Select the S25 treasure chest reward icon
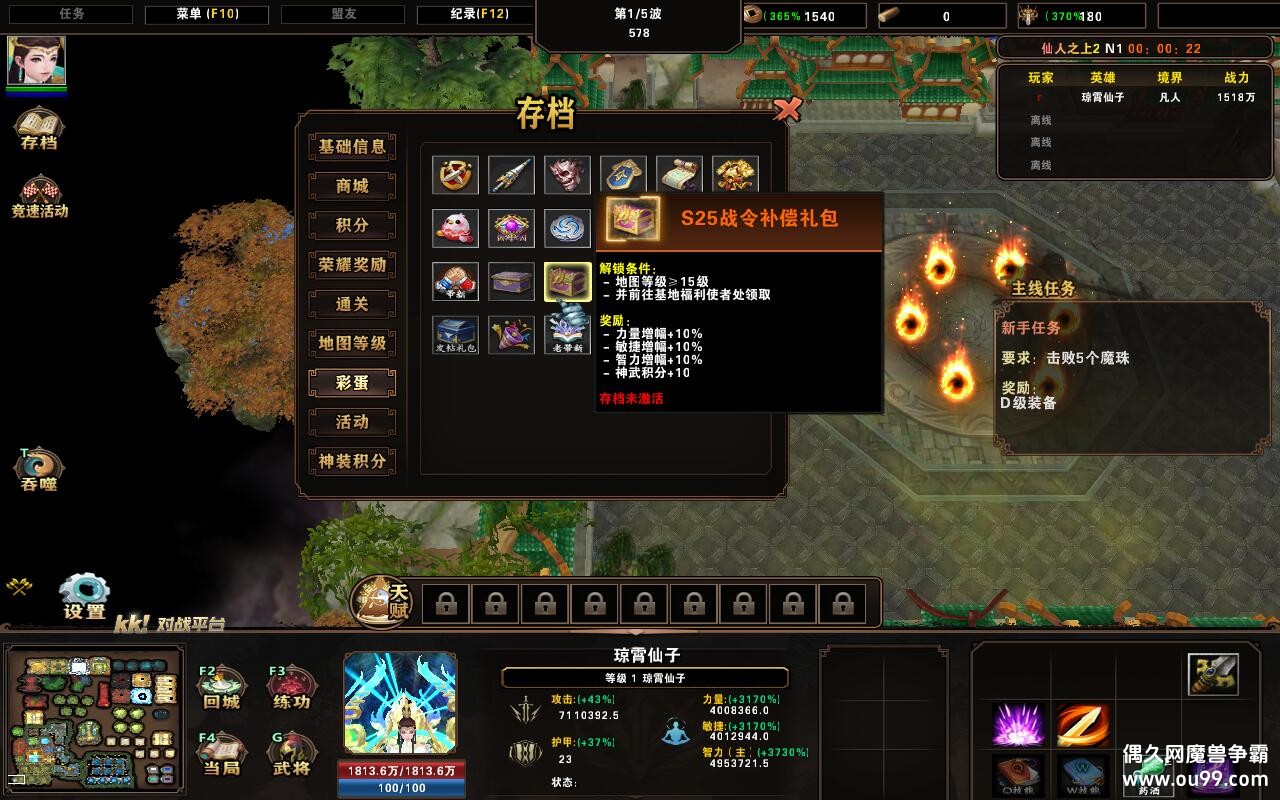The width and height of the screenshot is (1280, 800). pyautogui.click(x=567, y=282)
